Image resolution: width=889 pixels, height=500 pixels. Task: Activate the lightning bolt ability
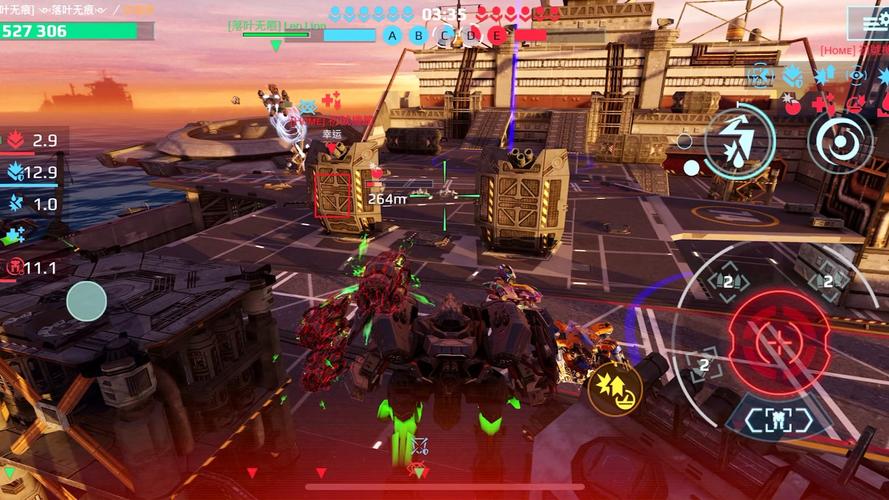click(739, 141)
